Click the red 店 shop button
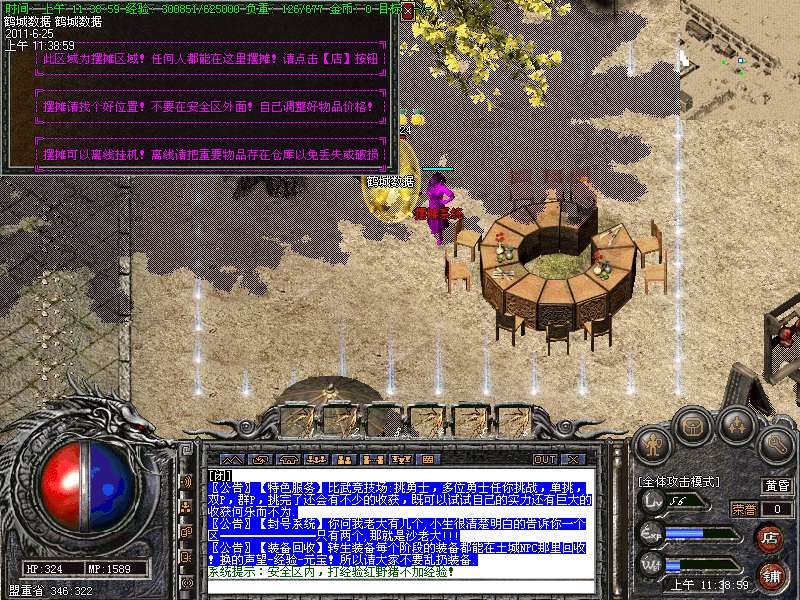Viewport: 800px width, 600px height. click(771, 536)
